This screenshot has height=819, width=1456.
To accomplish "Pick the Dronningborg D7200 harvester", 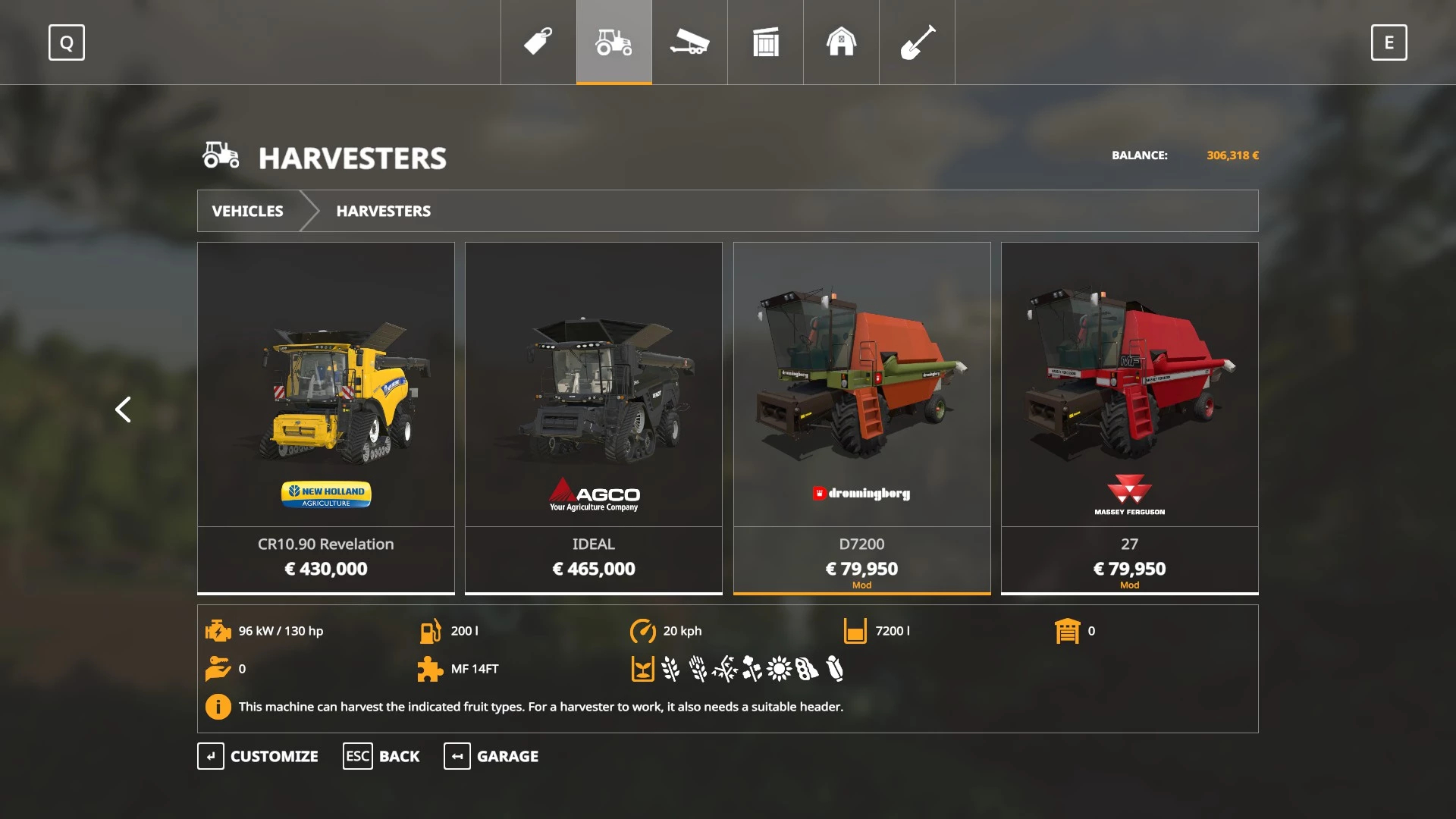I will tap(861, 417).
